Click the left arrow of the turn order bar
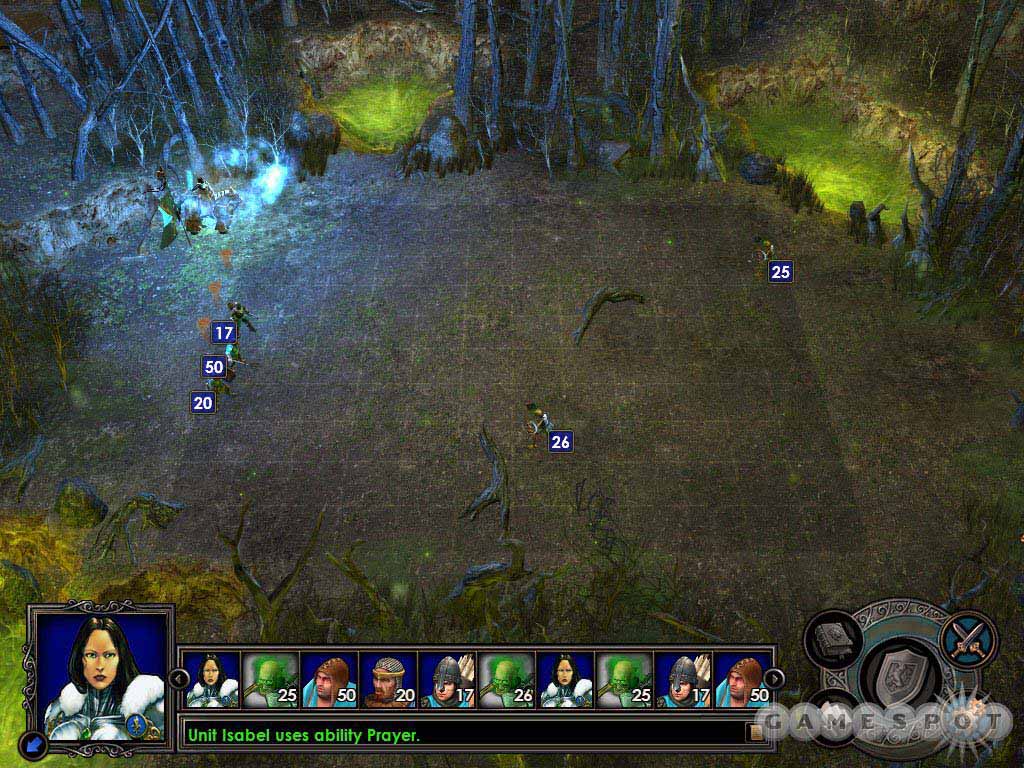The height and width of the screenshot is (768, 1024). 178,679
